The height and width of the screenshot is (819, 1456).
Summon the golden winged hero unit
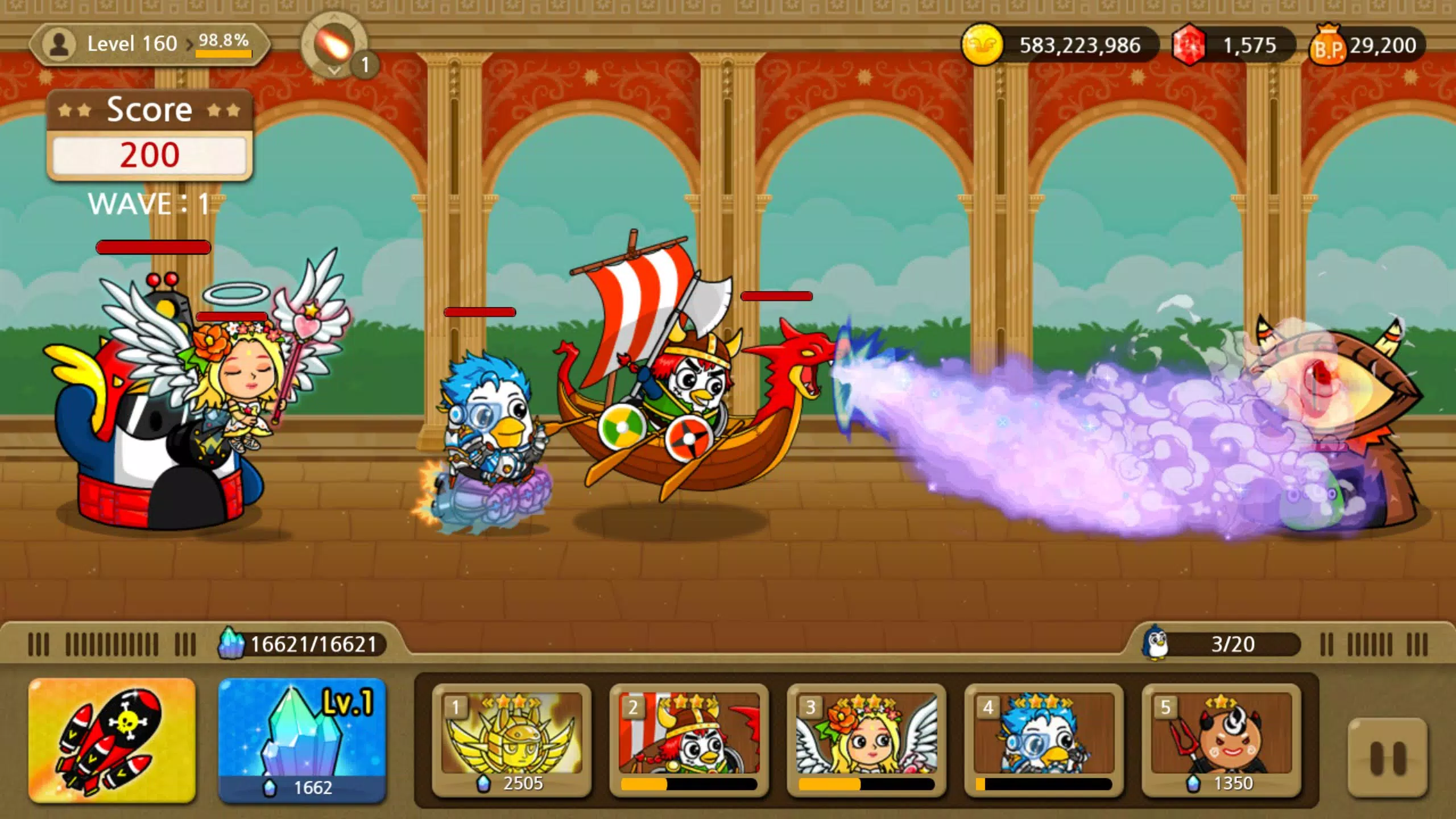(x=511, y=740)
